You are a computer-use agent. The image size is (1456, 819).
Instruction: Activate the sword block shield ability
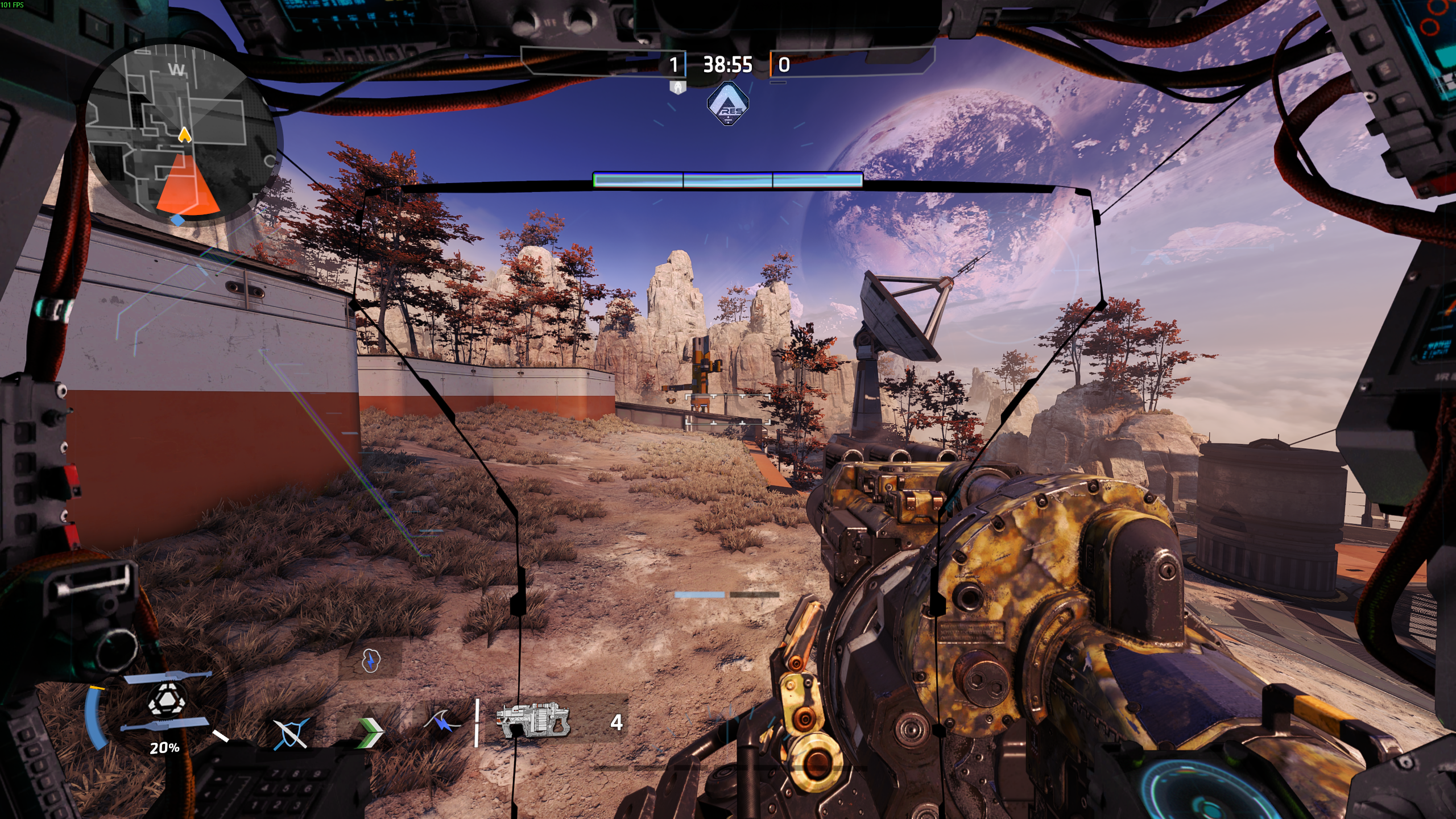click(x=291, y=733)
